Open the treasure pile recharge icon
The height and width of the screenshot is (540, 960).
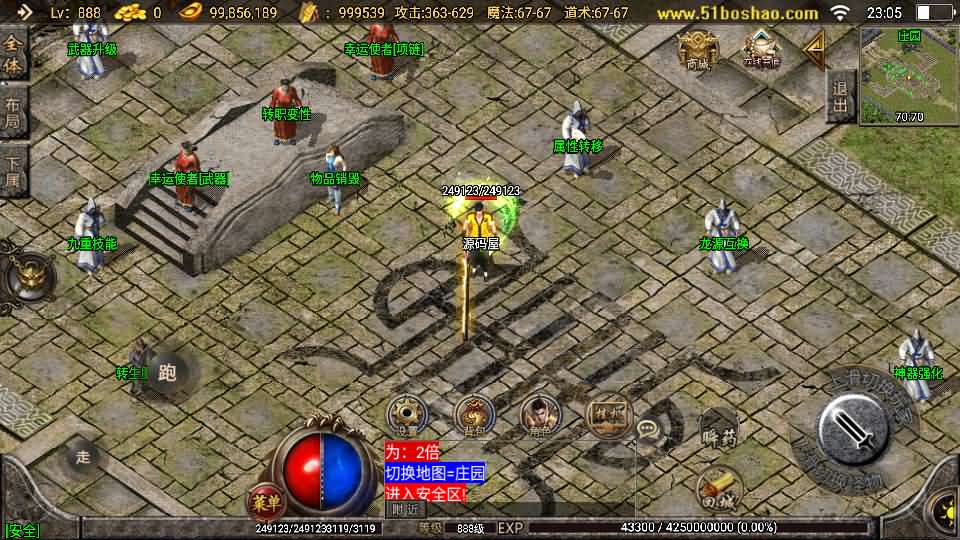coord(760,48)
